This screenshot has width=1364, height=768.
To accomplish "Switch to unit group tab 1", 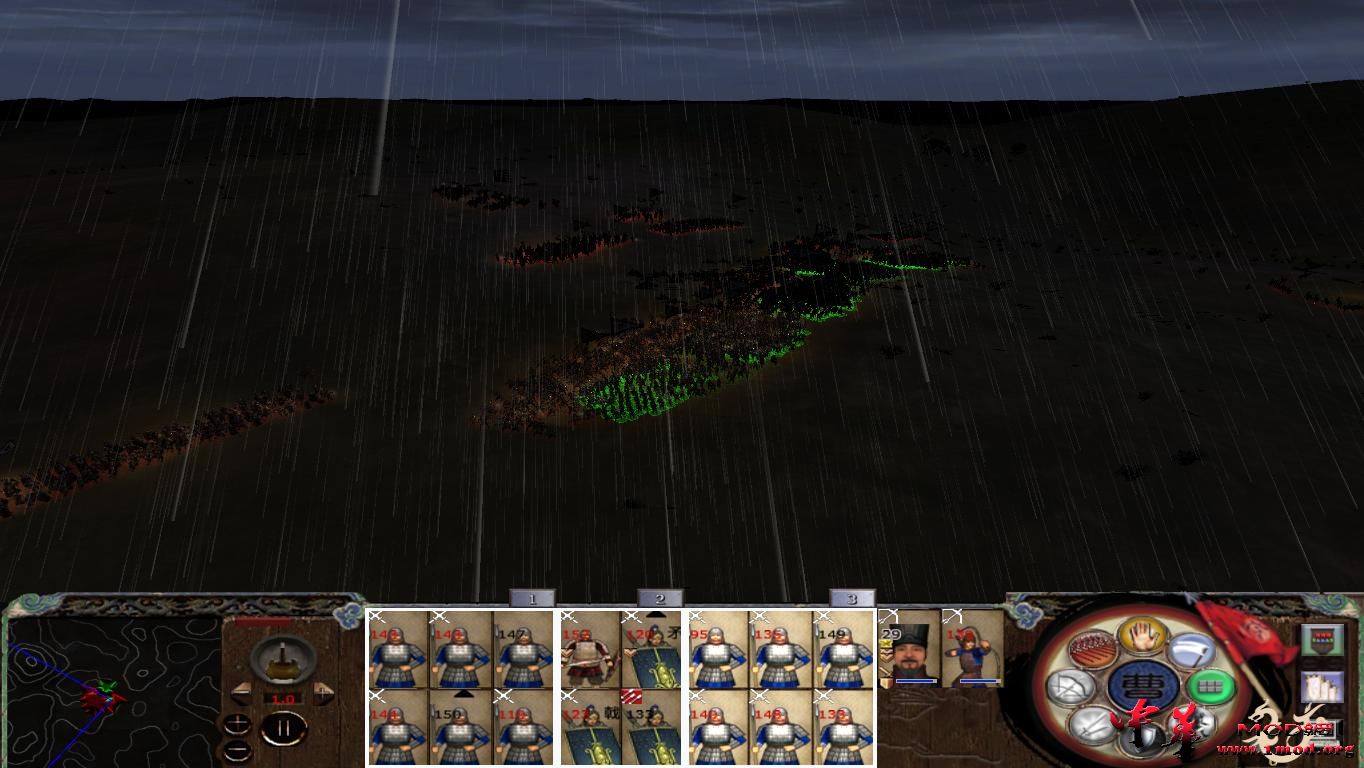I will [x=531, y=598].
